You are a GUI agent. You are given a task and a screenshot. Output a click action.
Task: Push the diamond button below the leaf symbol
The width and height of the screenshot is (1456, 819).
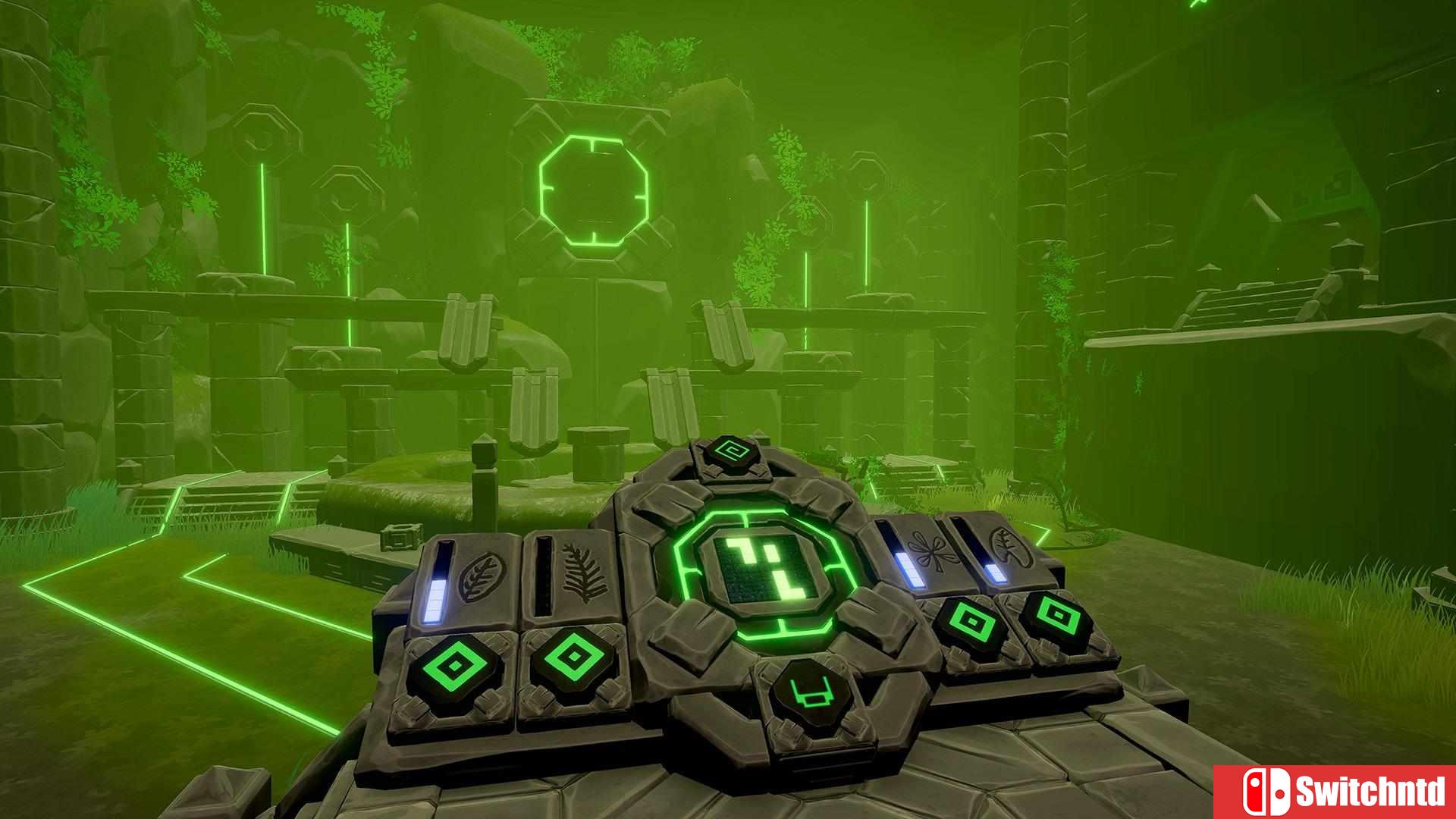click(454, 666)
